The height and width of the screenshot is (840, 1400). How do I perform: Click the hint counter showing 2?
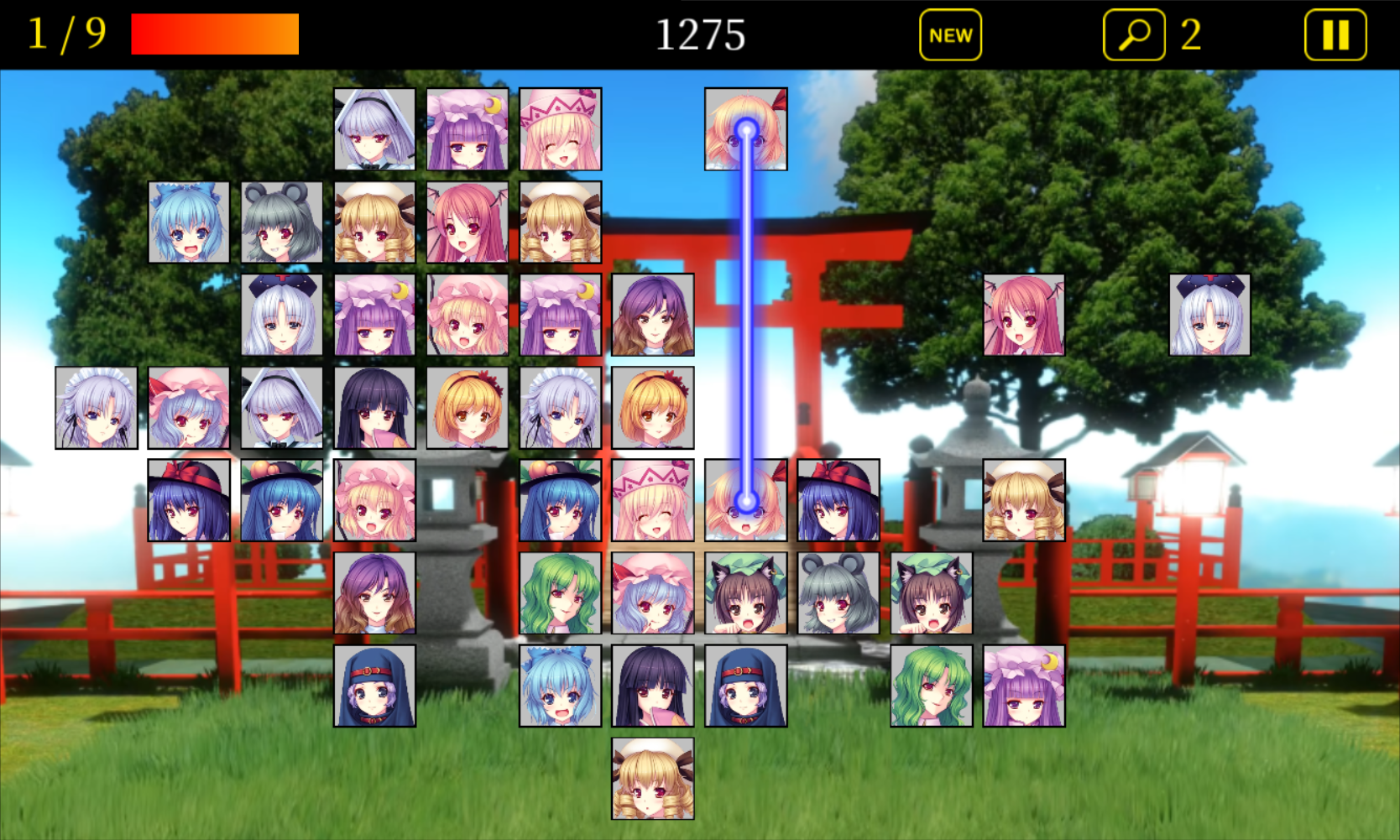click(1190, 35)
